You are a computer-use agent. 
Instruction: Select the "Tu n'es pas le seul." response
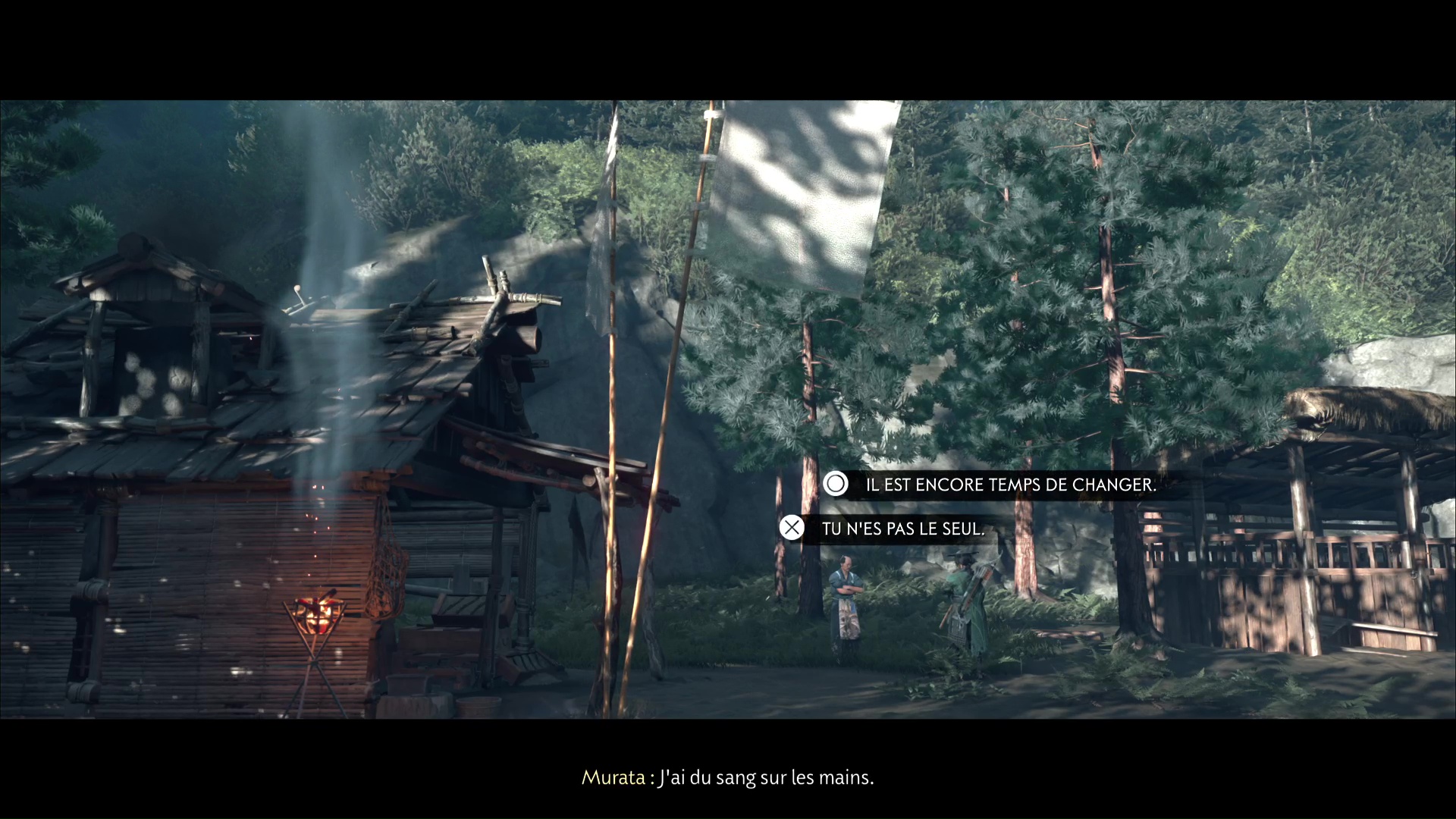click(902, 529)
